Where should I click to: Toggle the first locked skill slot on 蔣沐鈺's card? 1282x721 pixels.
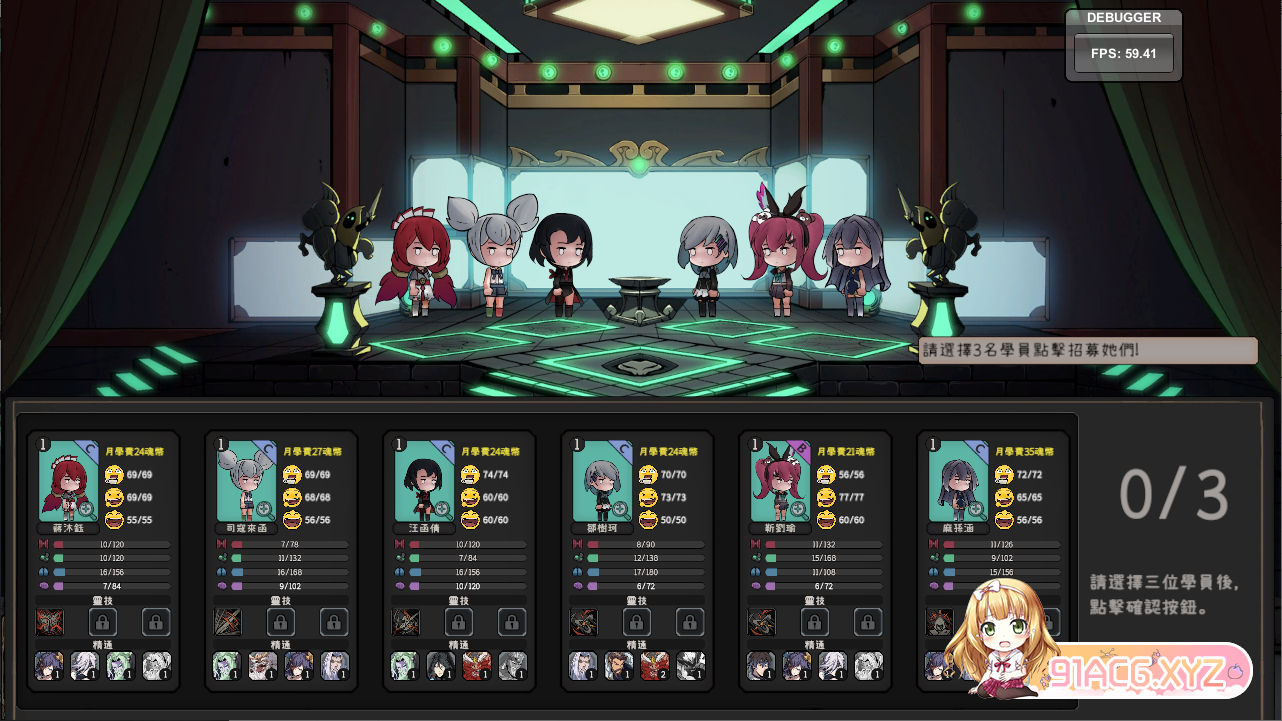pyautogui.click(x=103, y=621)
